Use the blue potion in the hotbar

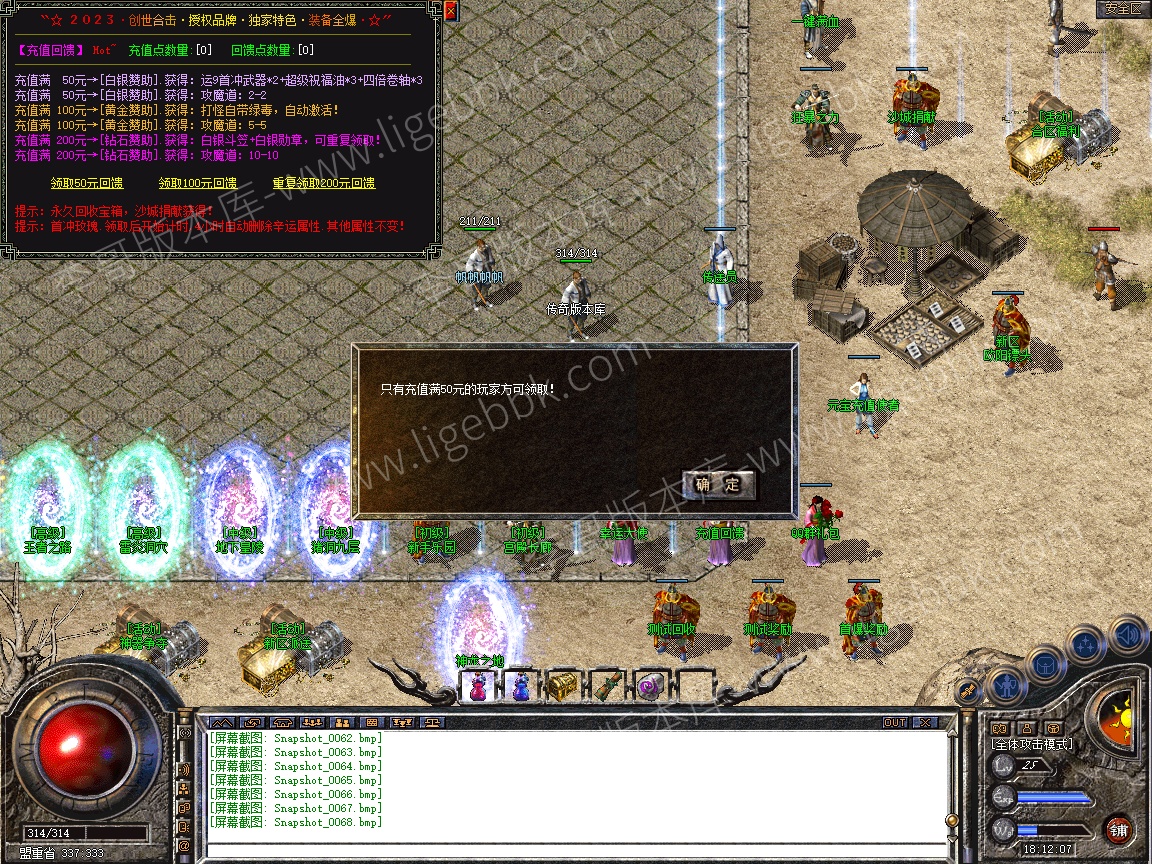coord(520,686)
